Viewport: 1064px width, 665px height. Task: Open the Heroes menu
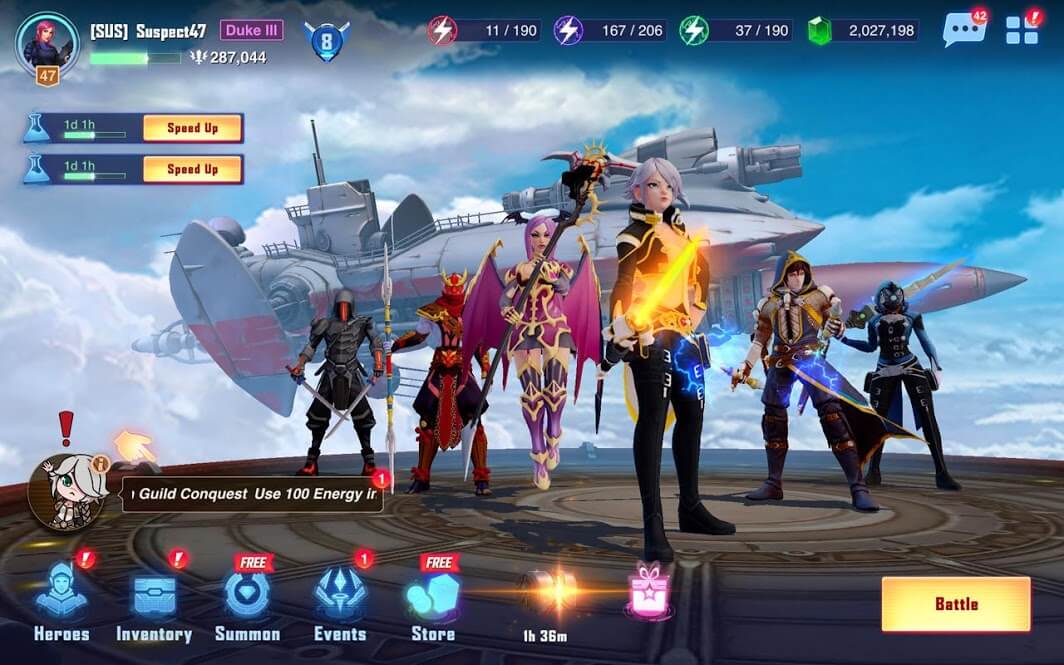click(62, 601)
